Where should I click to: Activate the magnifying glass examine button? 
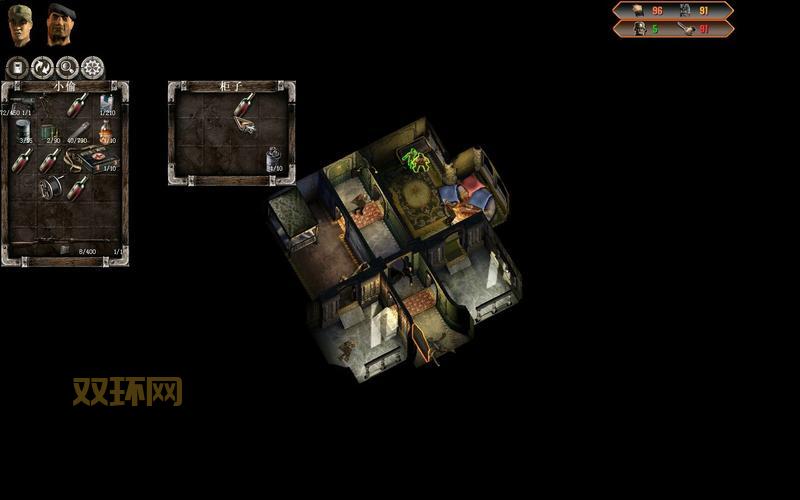[x=67, y=68]
